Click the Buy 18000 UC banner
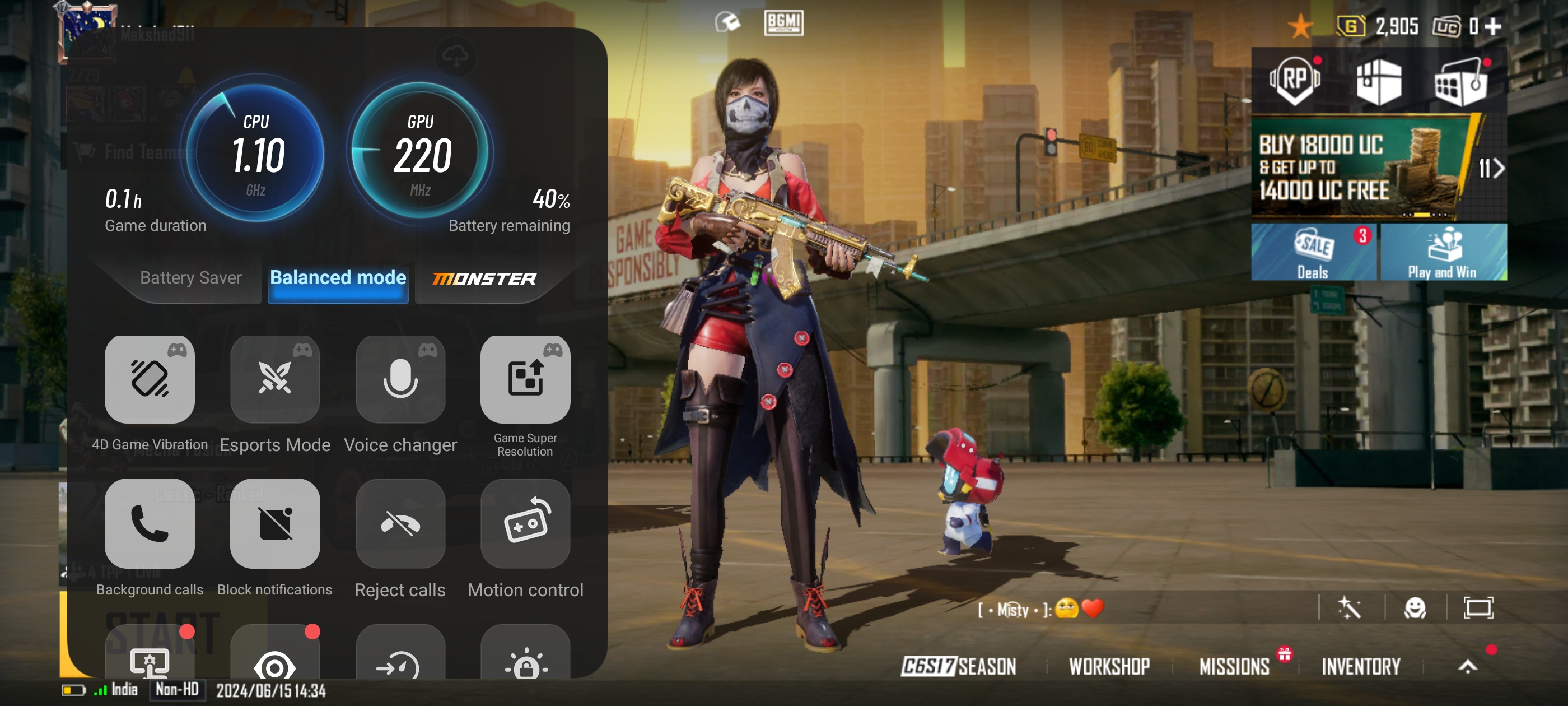1568x706 pixels. pyautogui.click(x=1357, y=167)
